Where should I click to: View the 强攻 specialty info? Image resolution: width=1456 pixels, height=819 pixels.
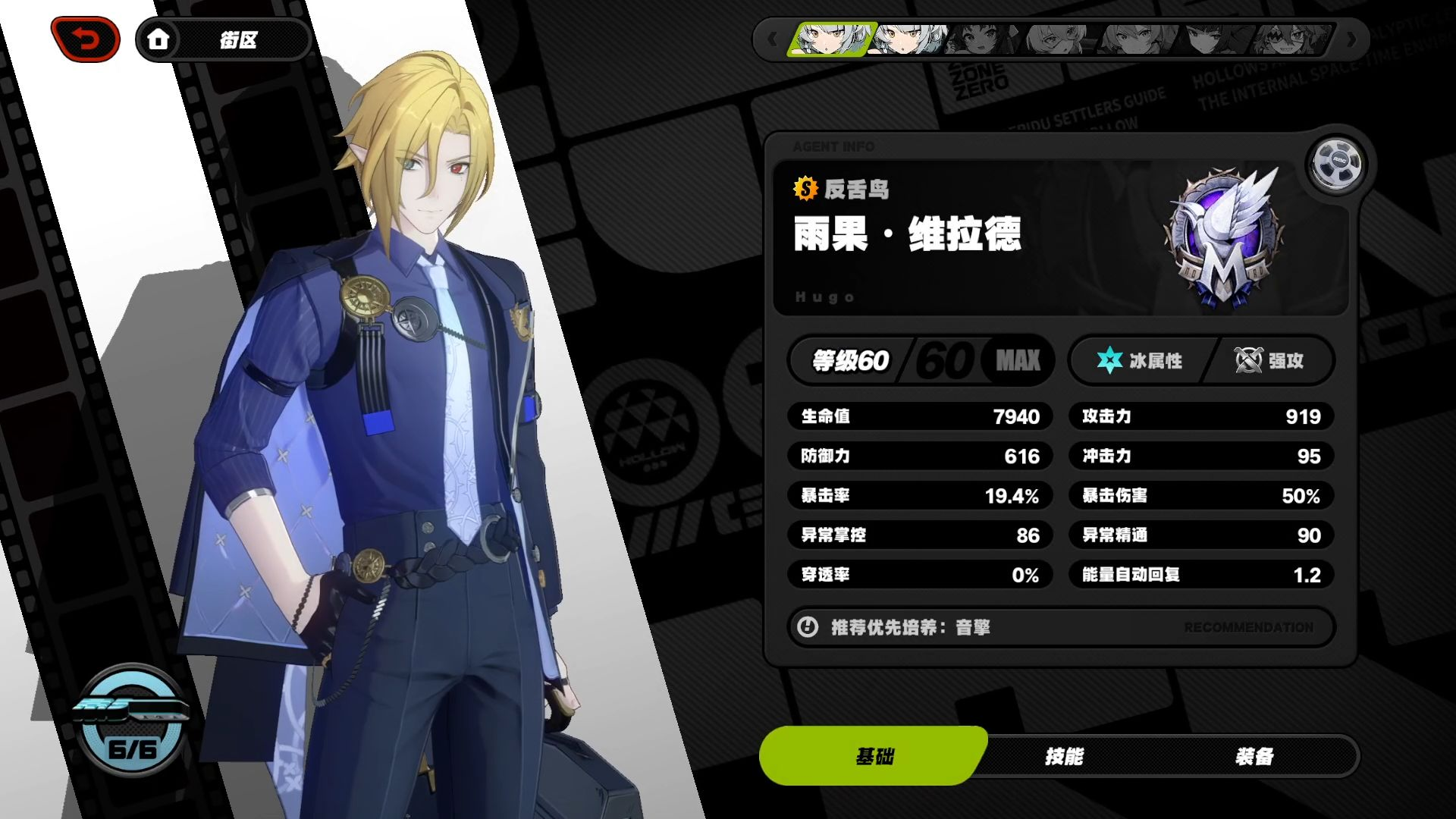(x=1269, y=360)
